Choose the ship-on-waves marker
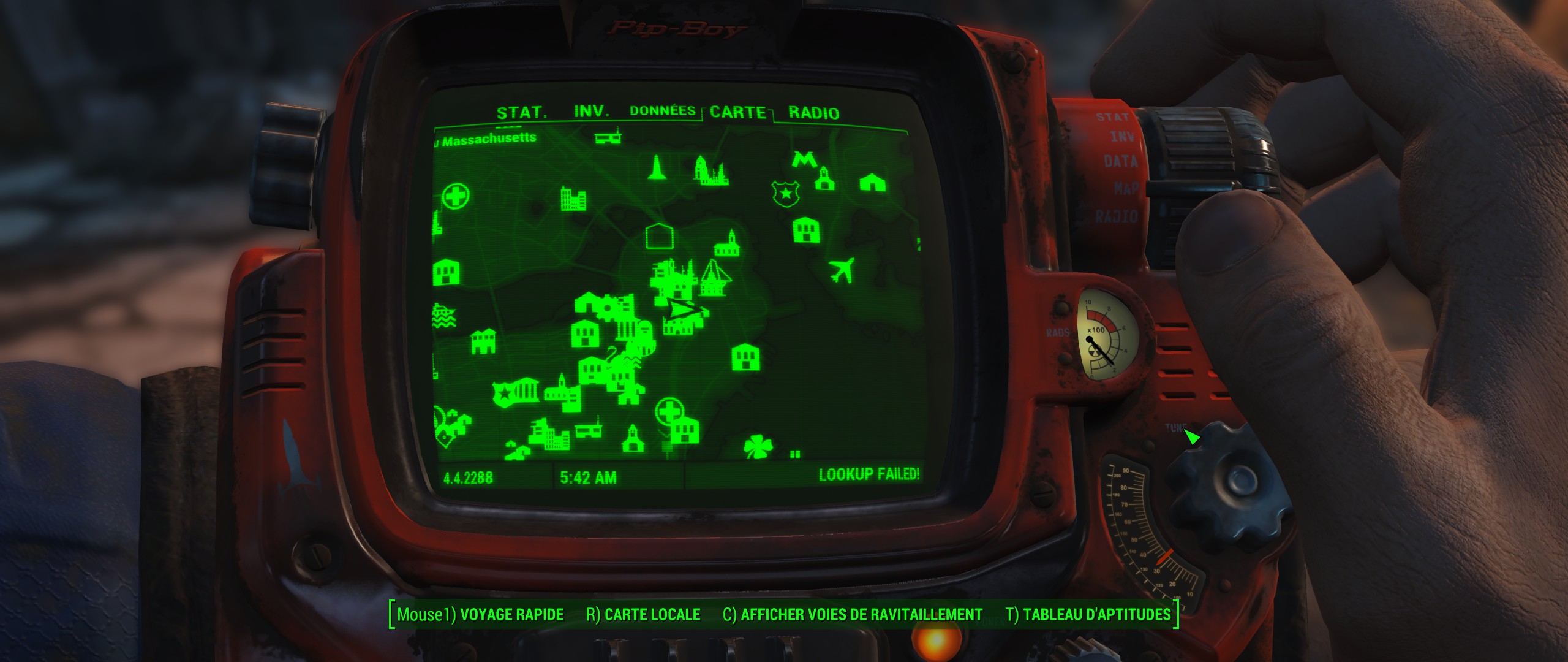The width and height of the screenshot is (1568, 662). tap(444, 315)
